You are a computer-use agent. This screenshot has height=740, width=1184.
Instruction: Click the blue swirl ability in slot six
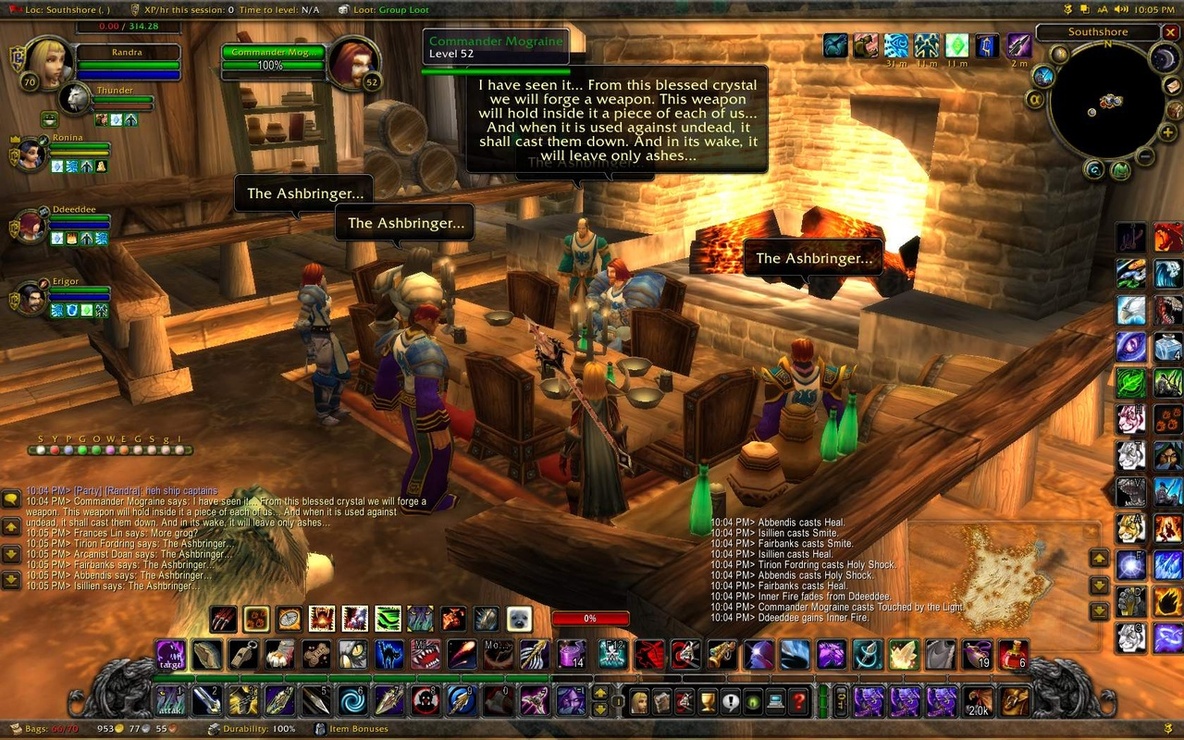click(352, 700)
